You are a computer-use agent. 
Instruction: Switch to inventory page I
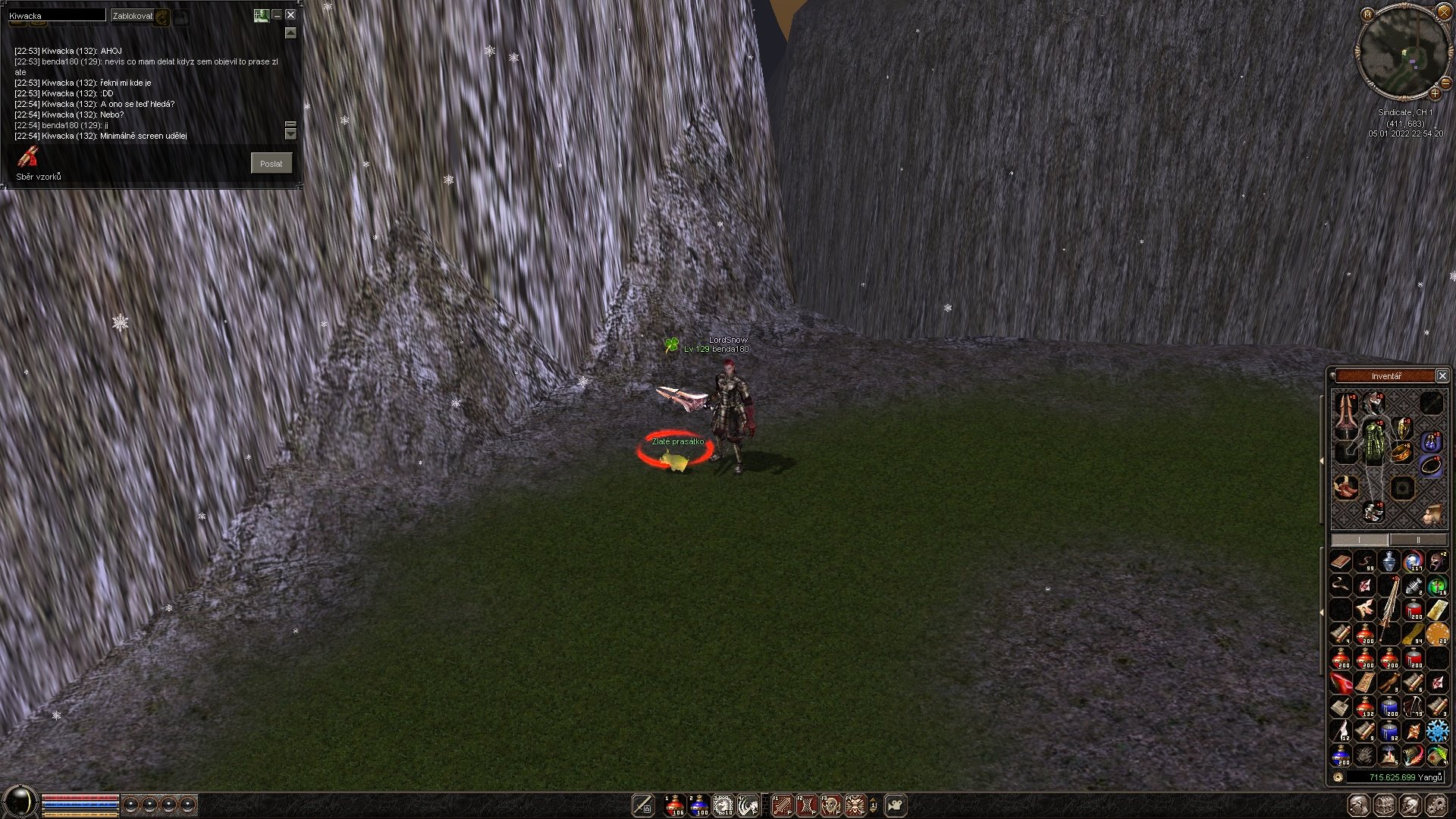pyautogui.click(x=1360, y=540)
